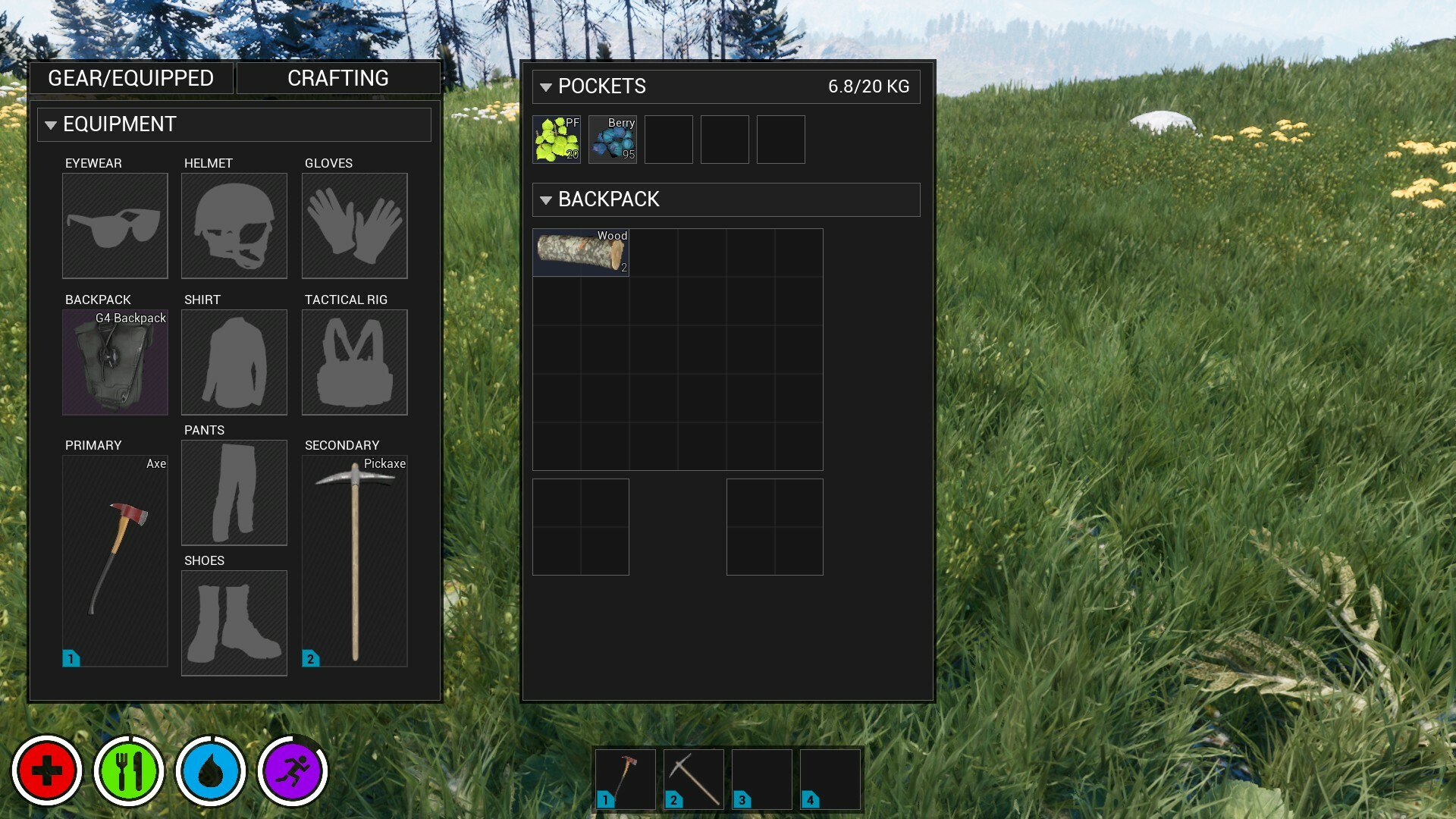Click the Berry stack in Pockets
This screenshot has width=1456, height=819.
coord(612,140)
